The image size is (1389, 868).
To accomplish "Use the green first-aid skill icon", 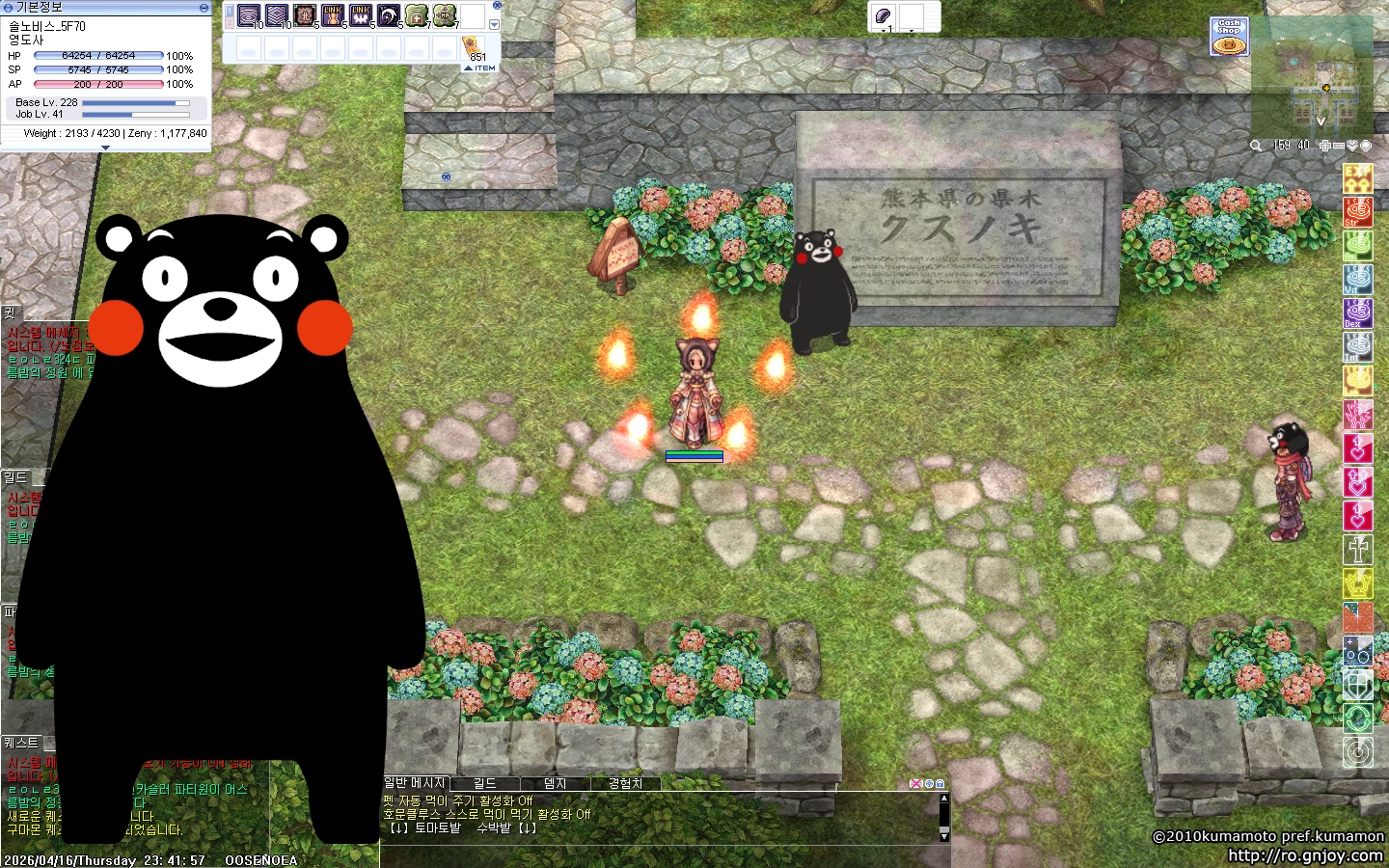I will [x=417, y=16].
